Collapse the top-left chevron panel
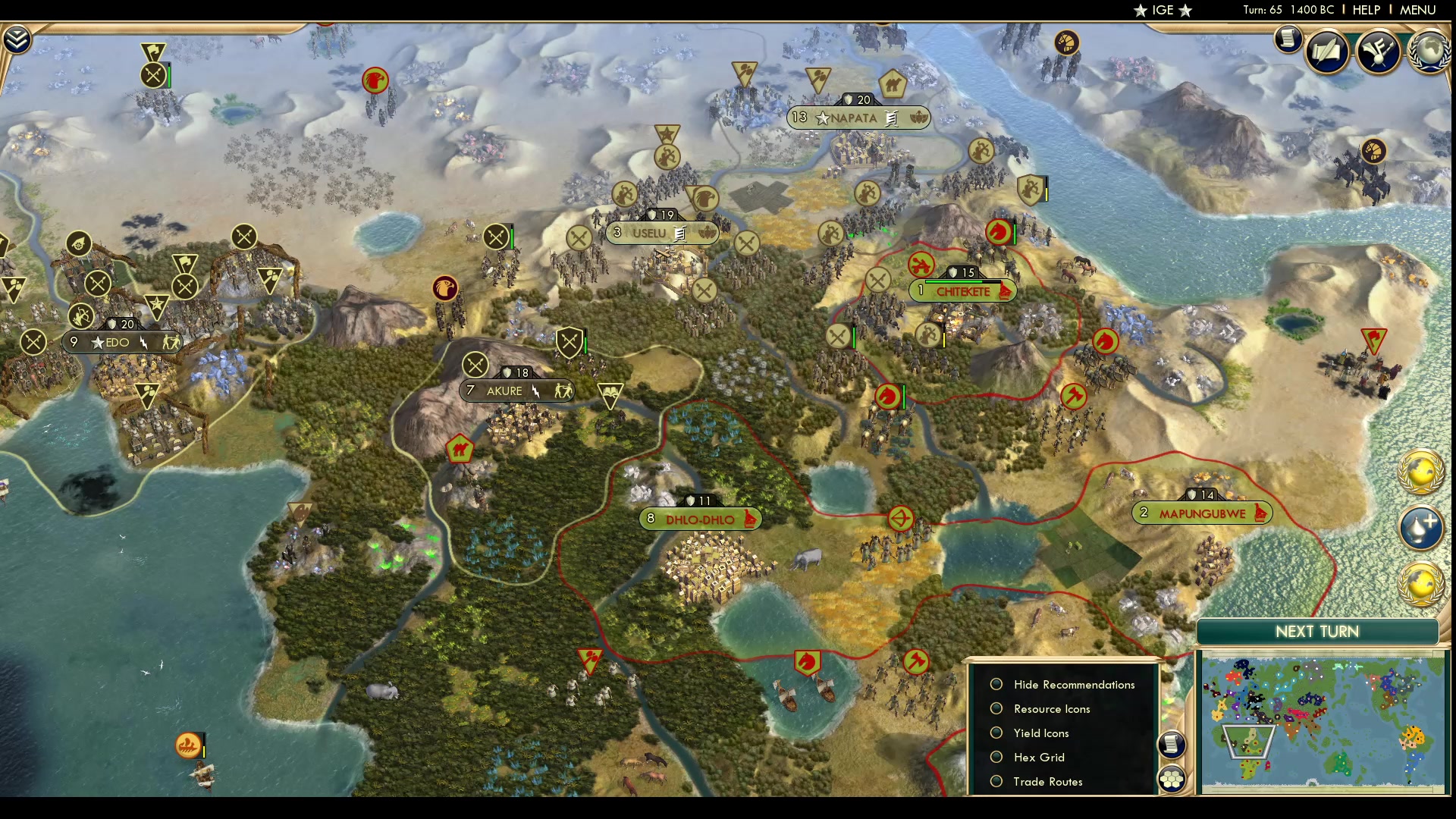This screenshot has height=819, width=1456. [x=16, y=39]
